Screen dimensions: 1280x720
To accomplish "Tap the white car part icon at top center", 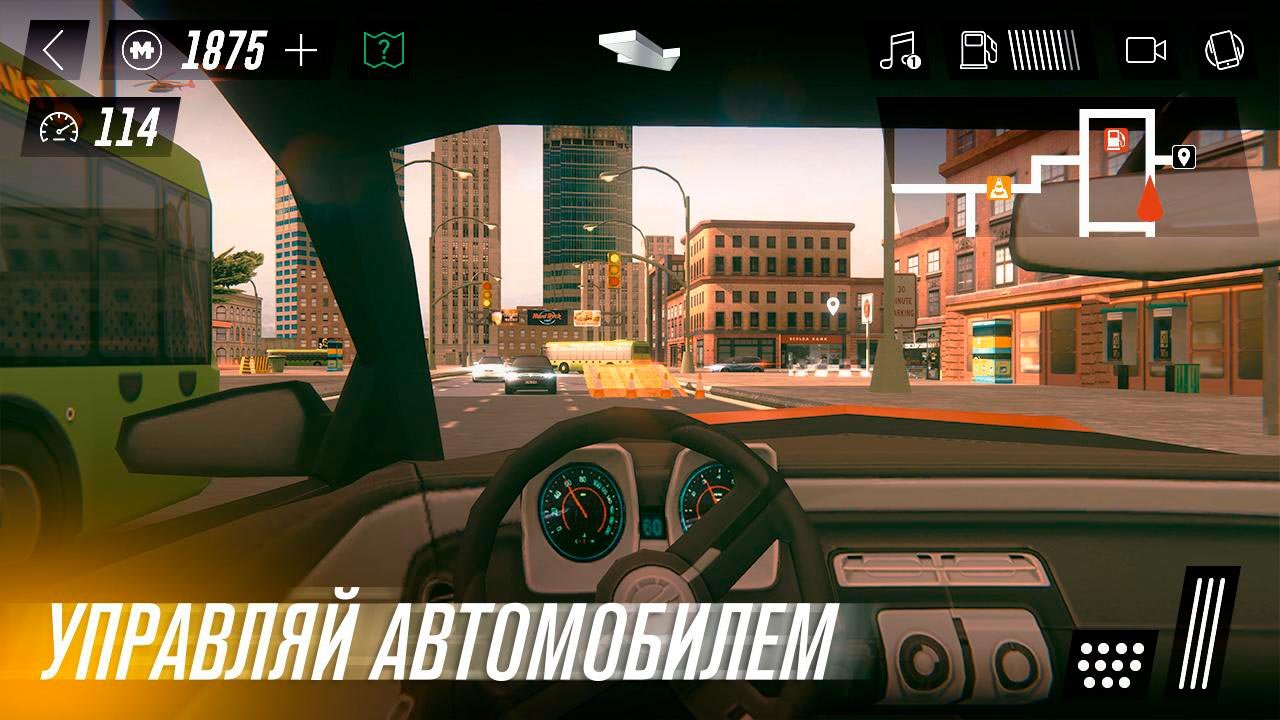I will click(638, 47).
